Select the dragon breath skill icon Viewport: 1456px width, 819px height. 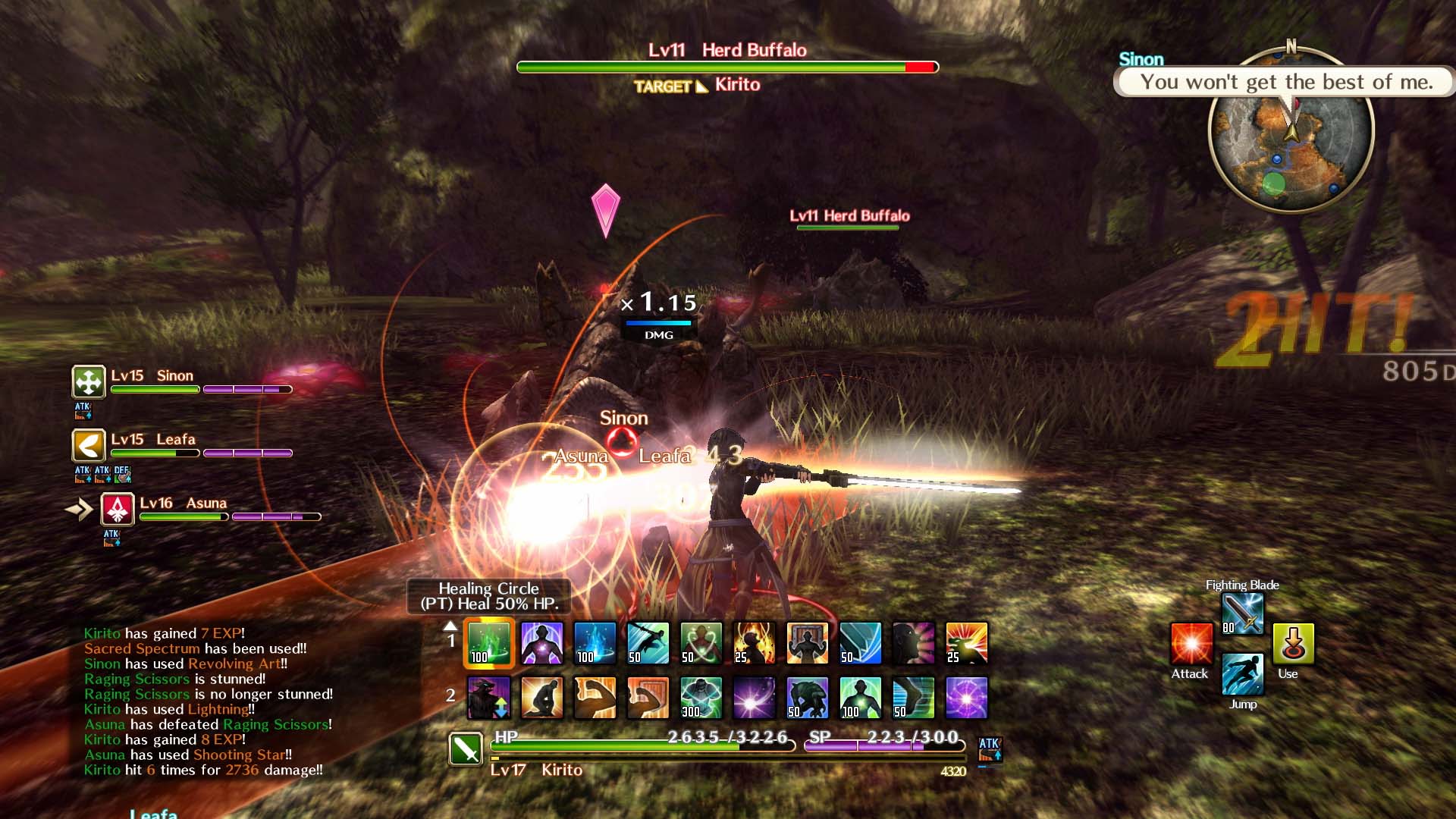coord(967,643)
